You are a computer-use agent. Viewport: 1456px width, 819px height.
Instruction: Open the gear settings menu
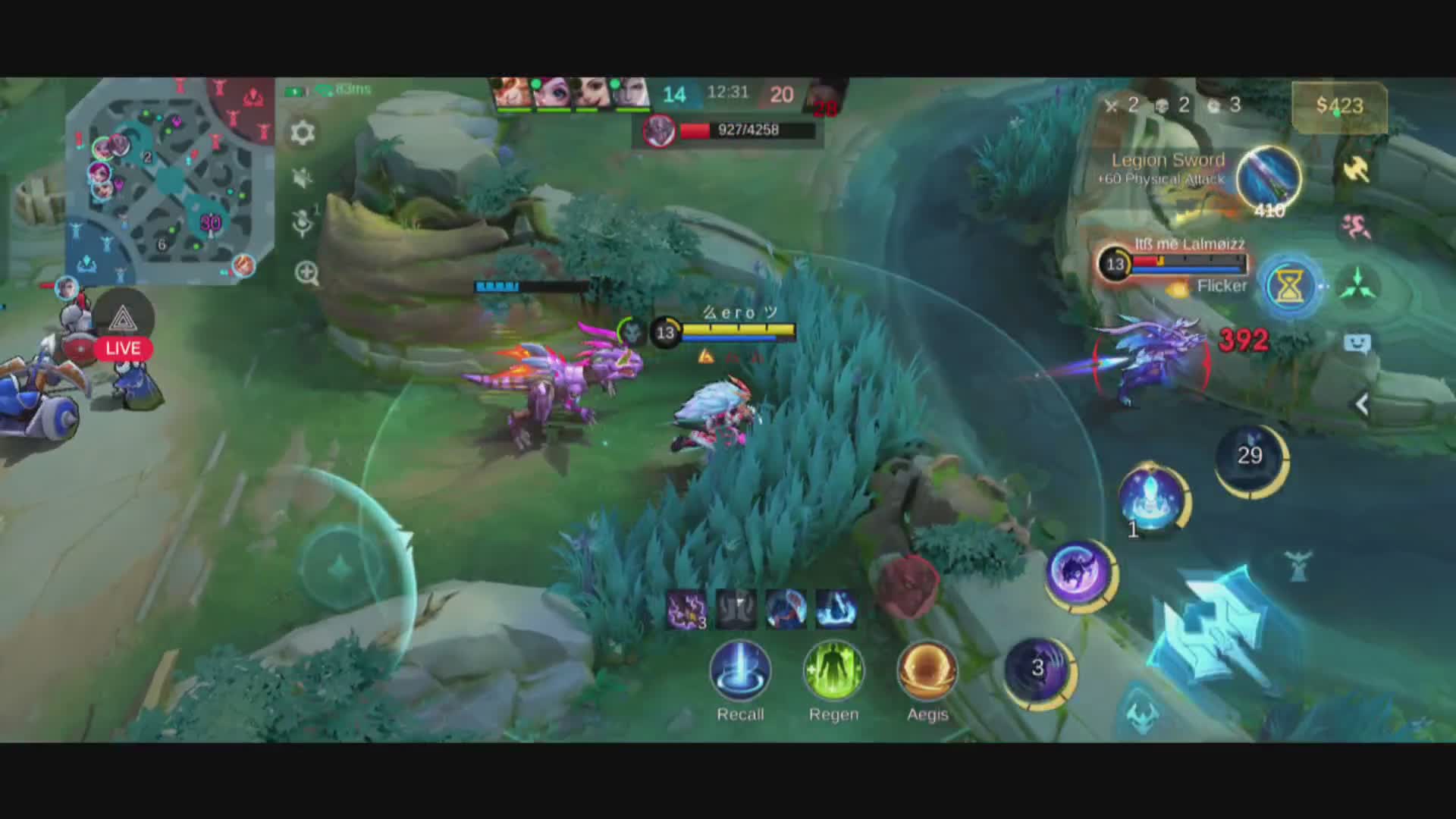pyautogui.click(x=303, y=133)
